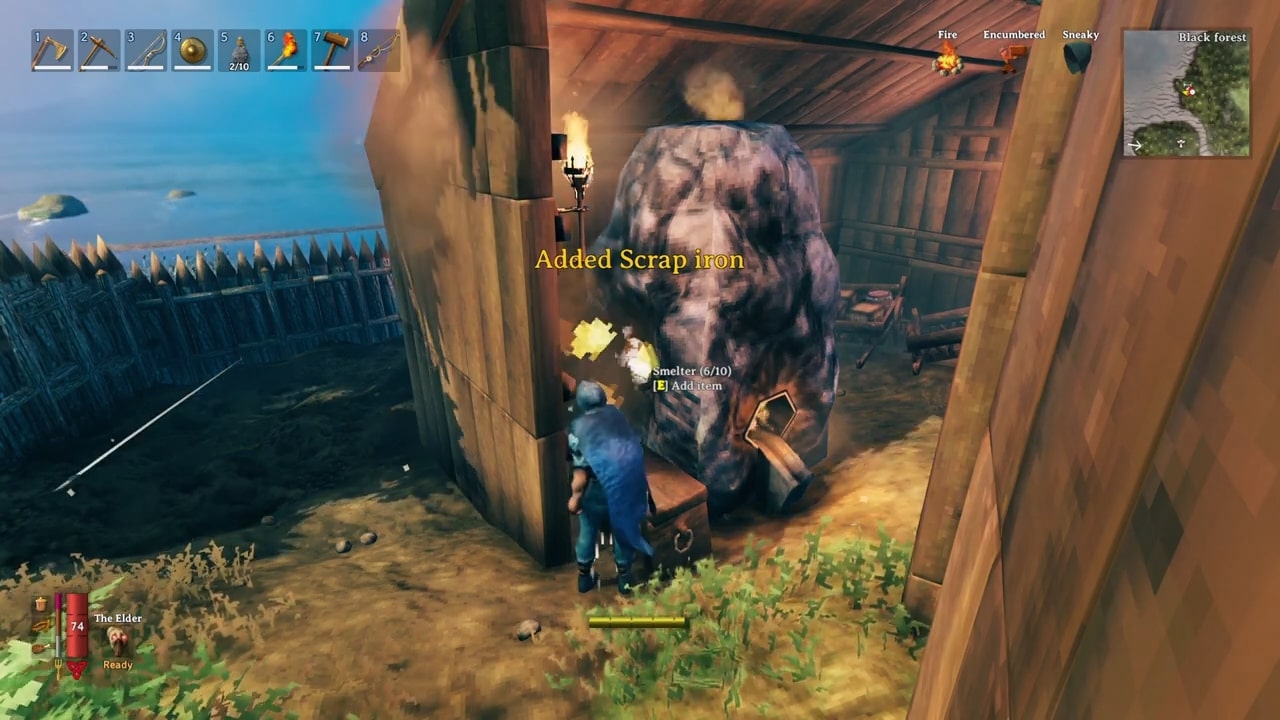Click the Added Scrap iron message
Image resolution: width=1280 pixels, height=720 pixels.
640,260
